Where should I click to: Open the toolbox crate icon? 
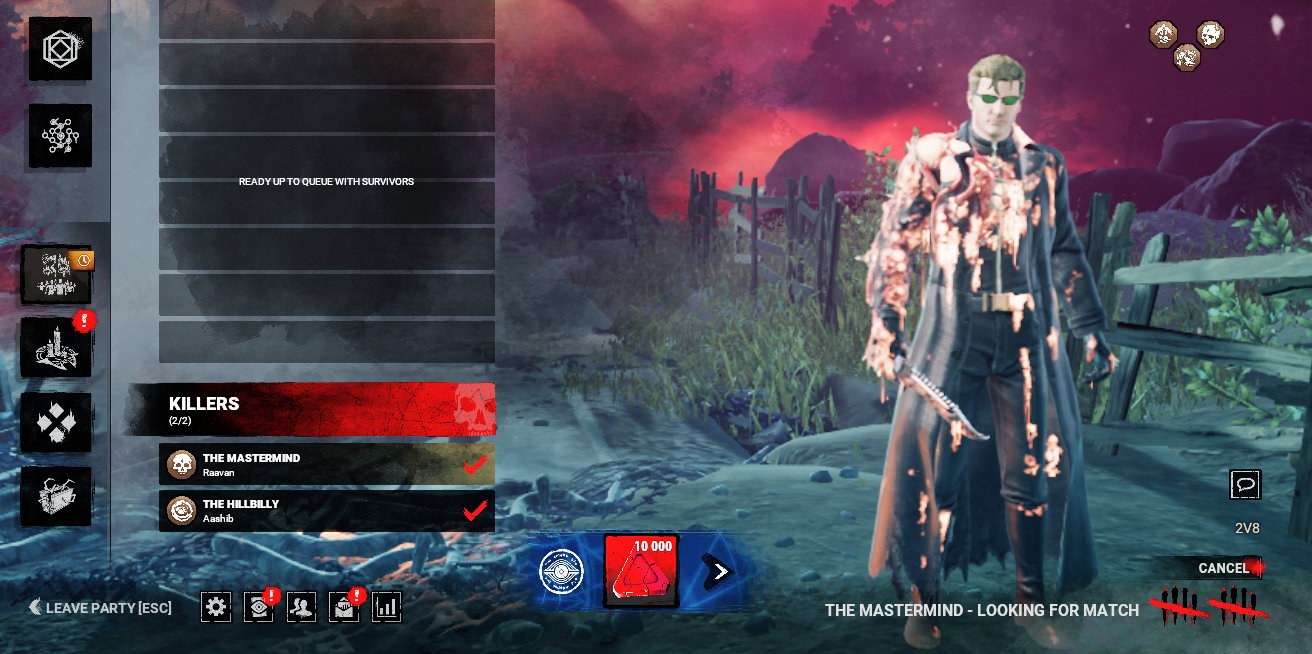click(56, 496)
